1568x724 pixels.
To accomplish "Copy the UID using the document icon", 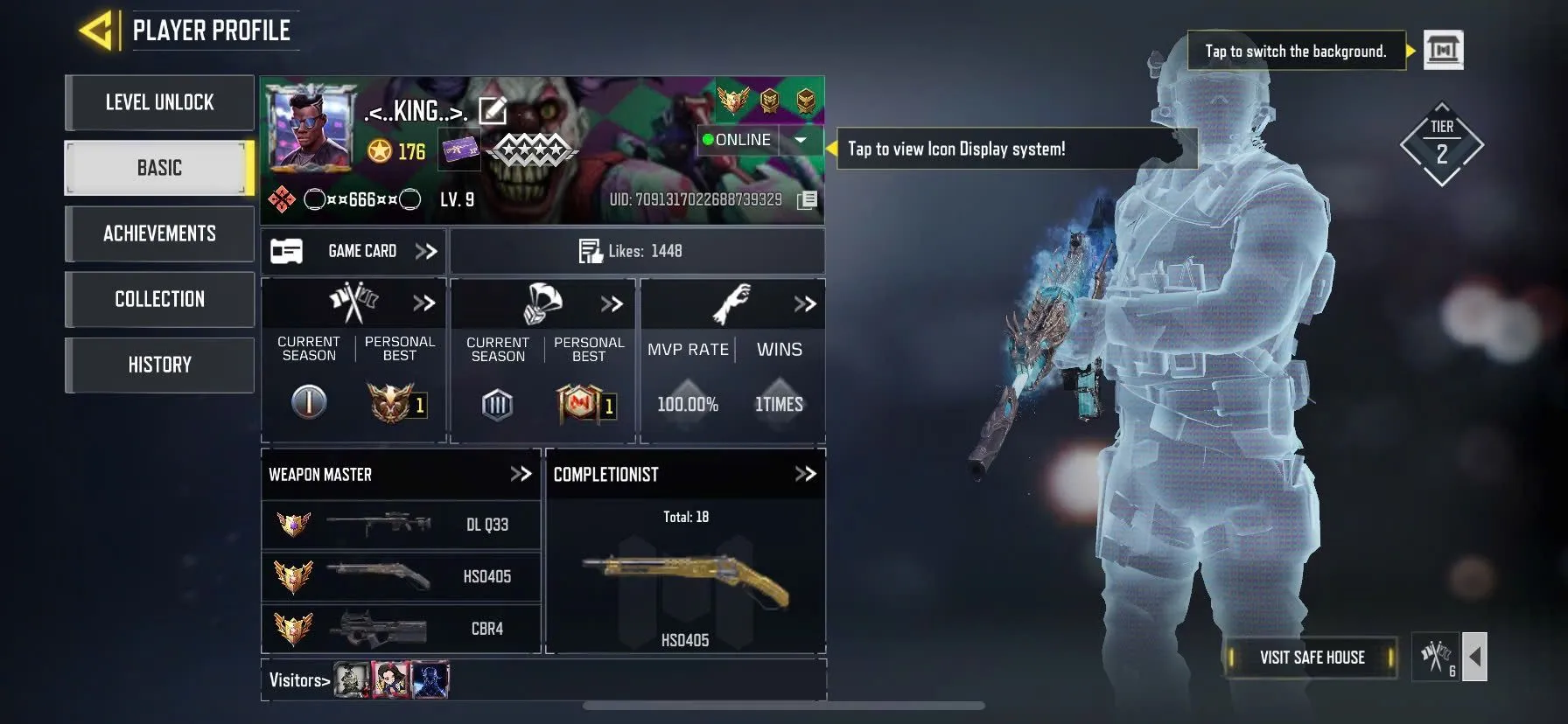I will (805, 199).
